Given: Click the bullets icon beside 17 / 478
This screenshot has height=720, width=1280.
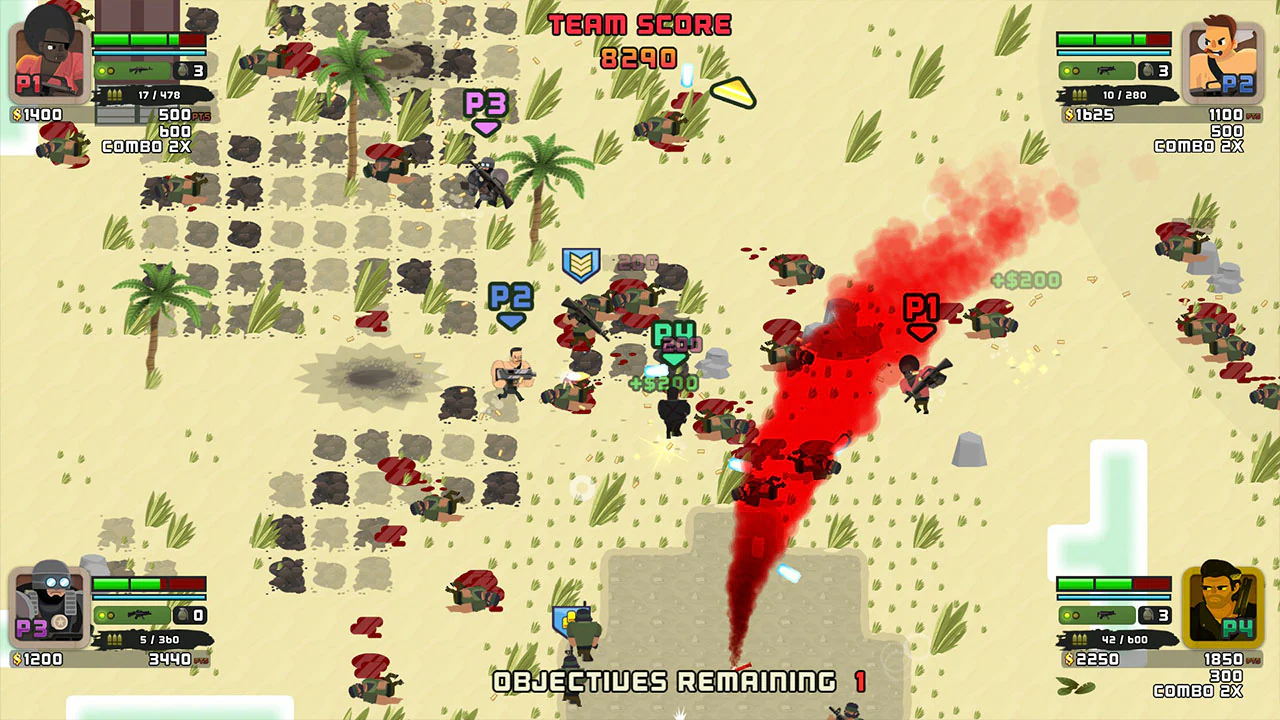Looking at the screenshot, I should 114,94.
